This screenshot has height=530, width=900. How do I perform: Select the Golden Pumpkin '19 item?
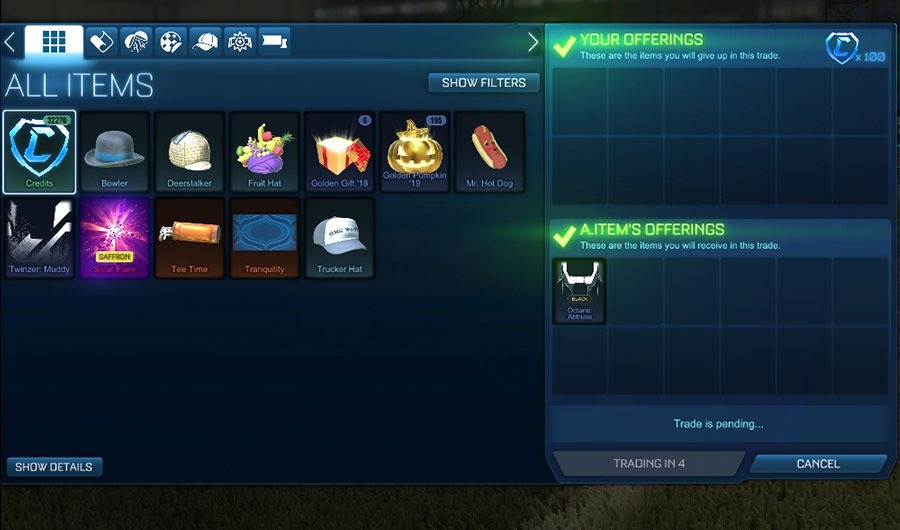click(x=414, y=152)
